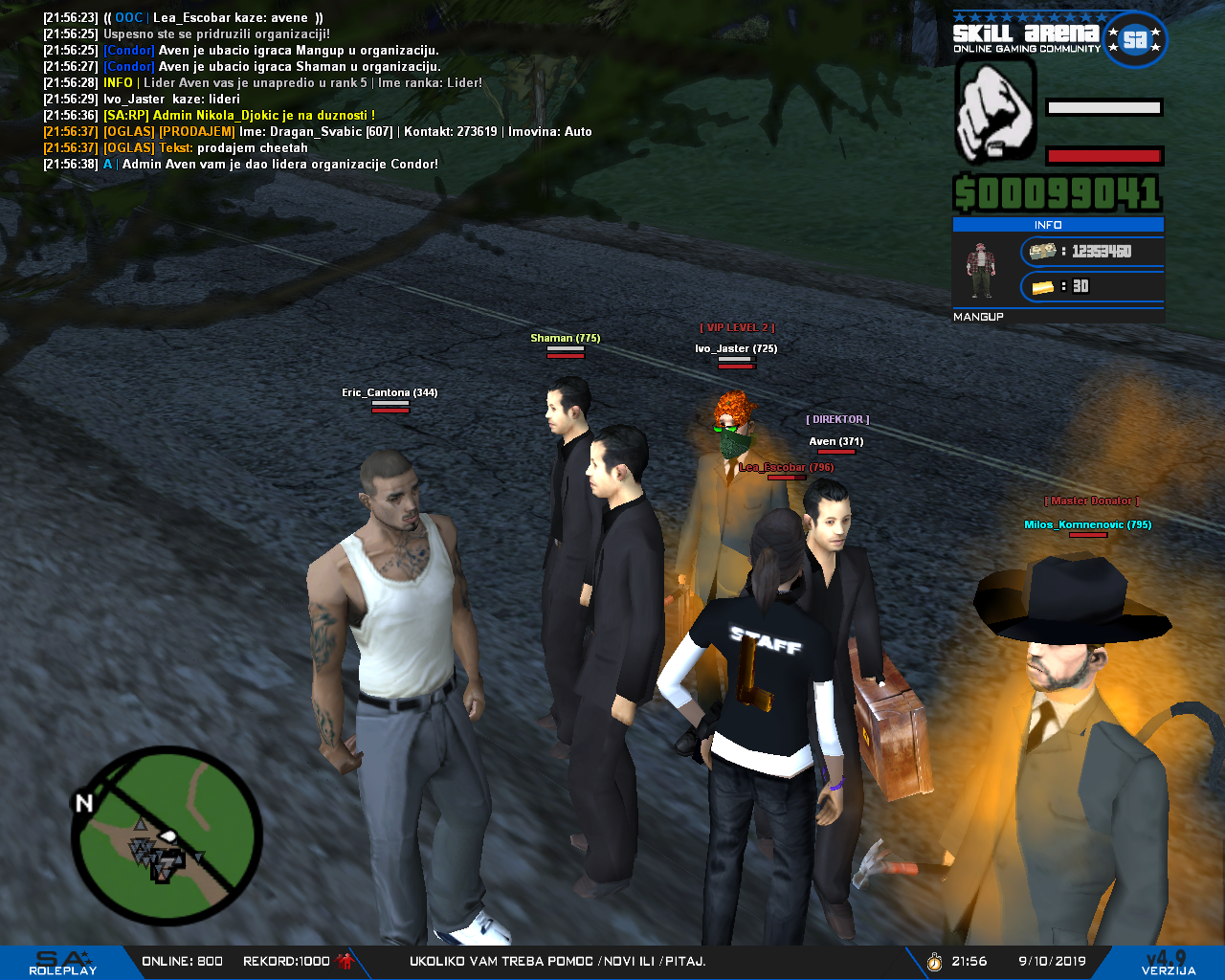Expand the Master Donator tag above Milos_Komnenovic
The height and width of the screenshot is (980, 1225).
pyautogui.click(x=1091, y=500)
